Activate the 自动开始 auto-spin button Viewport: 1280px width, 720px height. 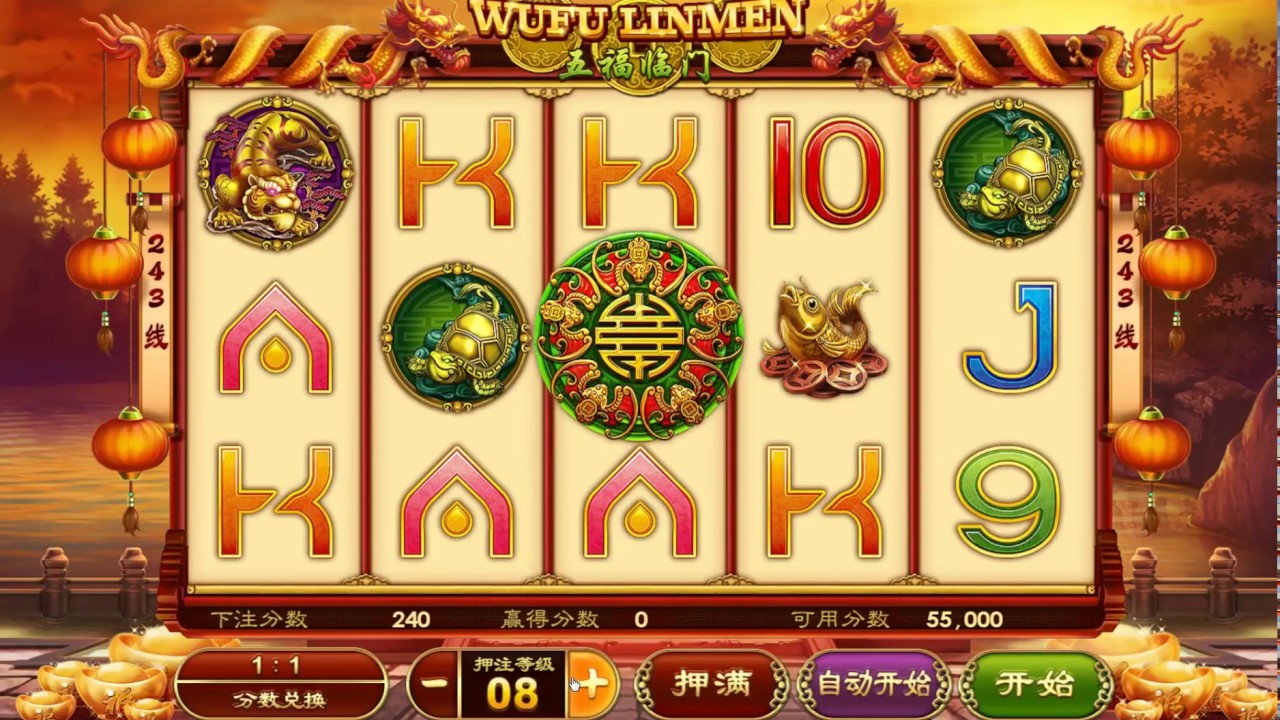click(873, 685)
